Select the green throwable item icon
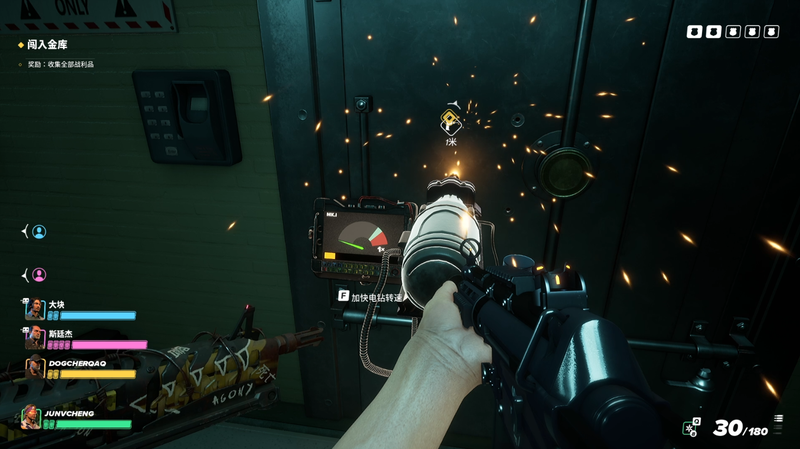This screenshot has width=800, height=449. [691, 428]
